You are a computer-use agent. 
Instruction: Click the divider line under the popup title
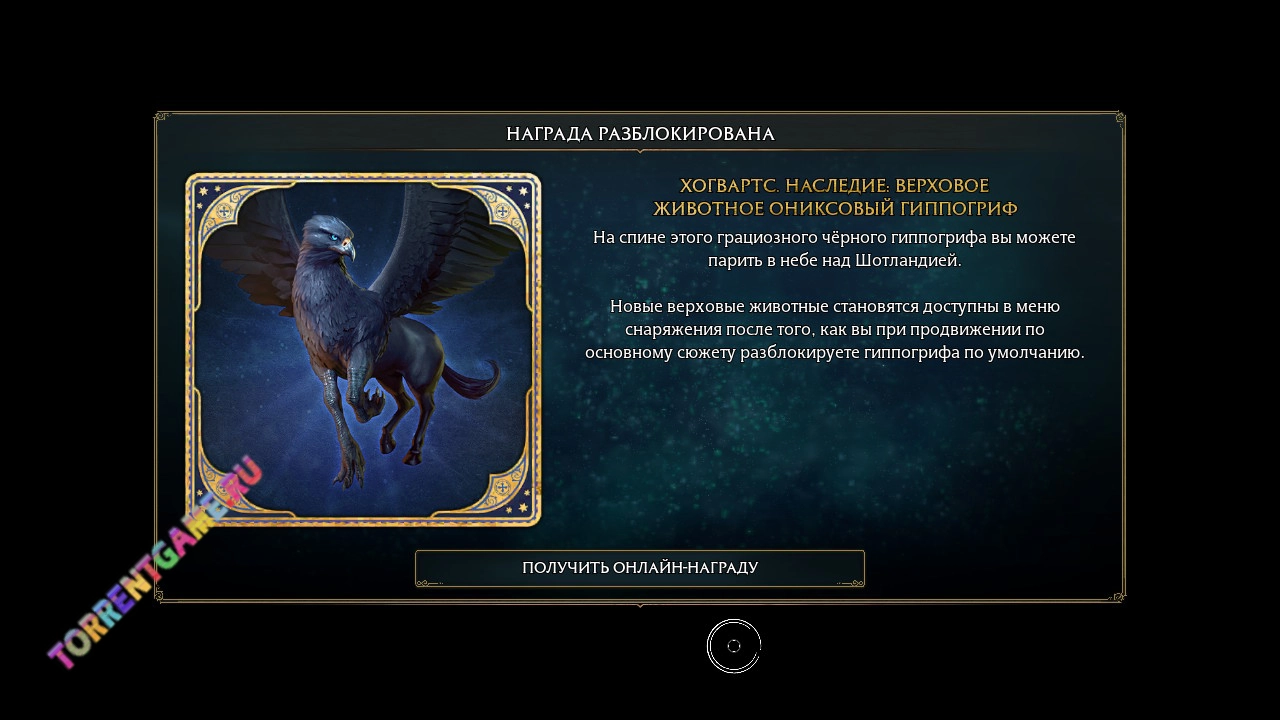point(640,148)
